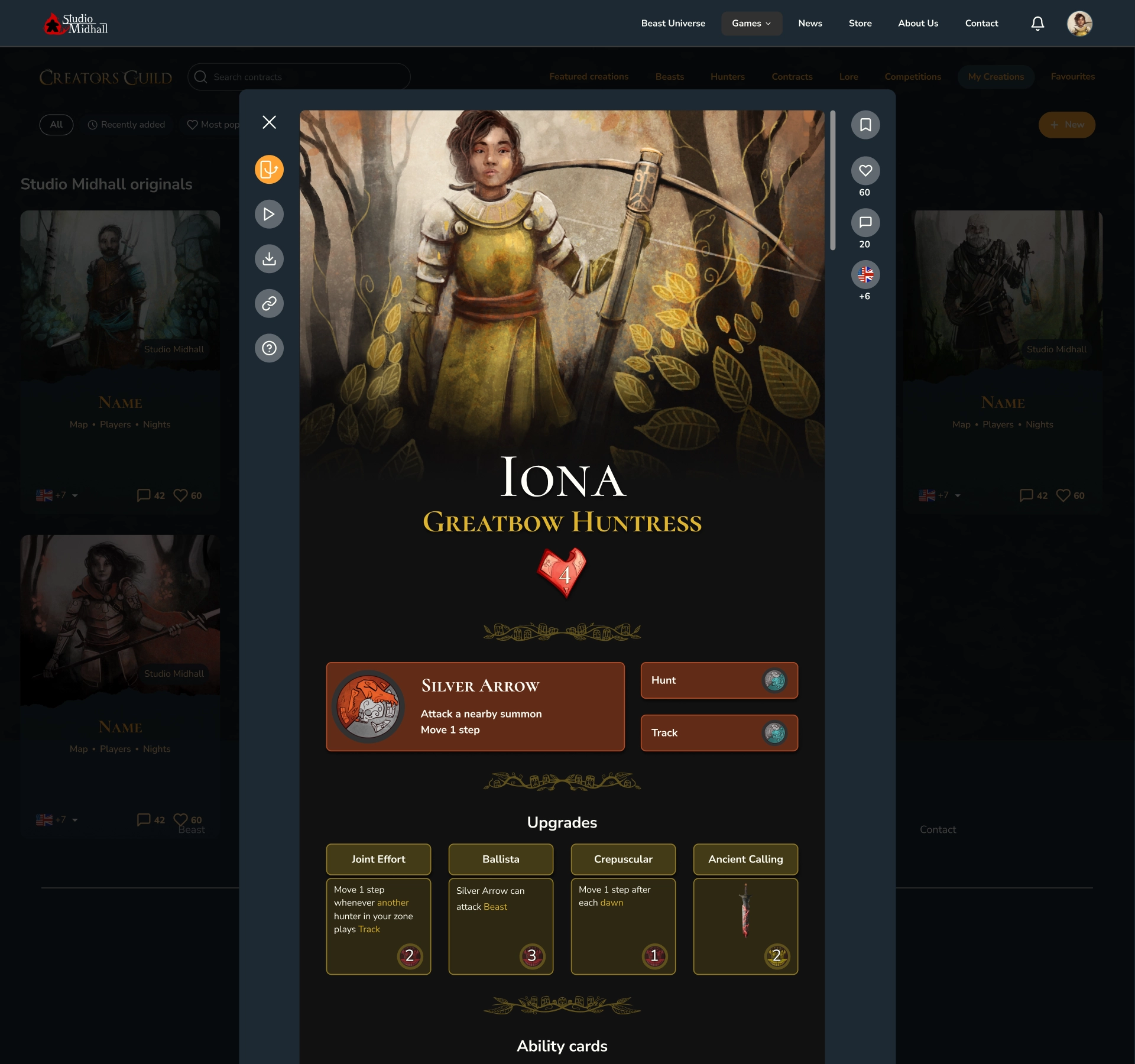
Task: Switch to the My Creations tab
Action: pos(995,76)
